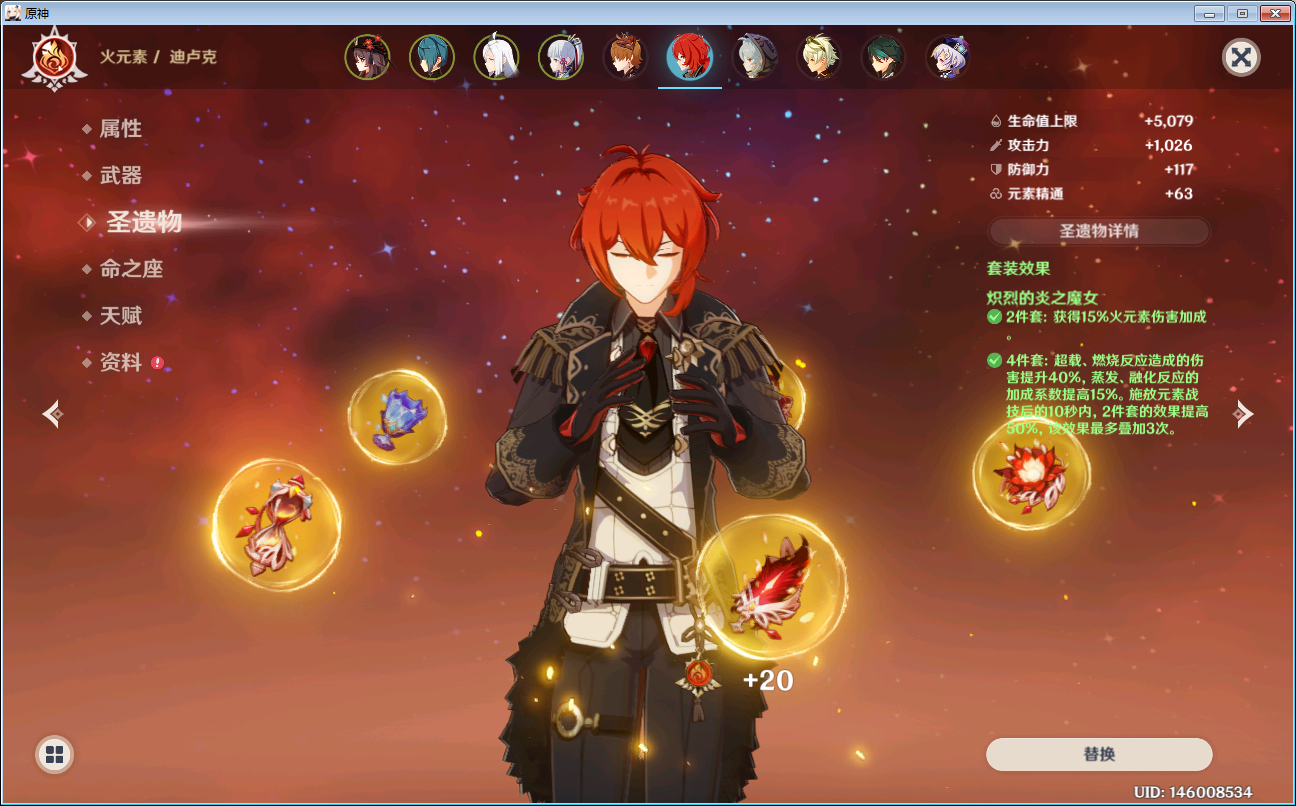This screenshot has width=1296, height=806.
Task: Open the 属性 attributes page
Action: pos(120,129)
